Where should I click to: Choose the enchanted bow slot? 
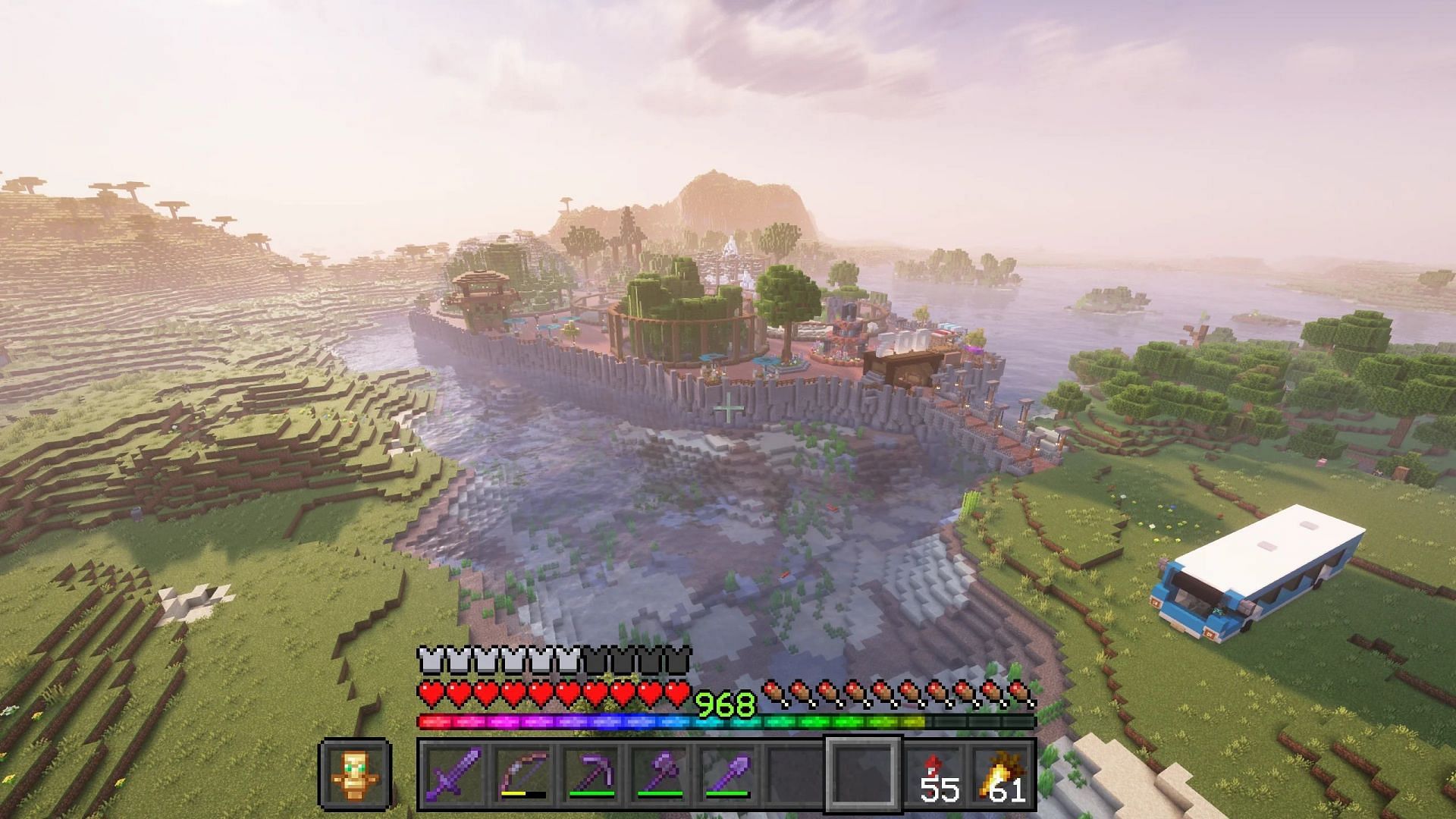click(x=522, y=772)
